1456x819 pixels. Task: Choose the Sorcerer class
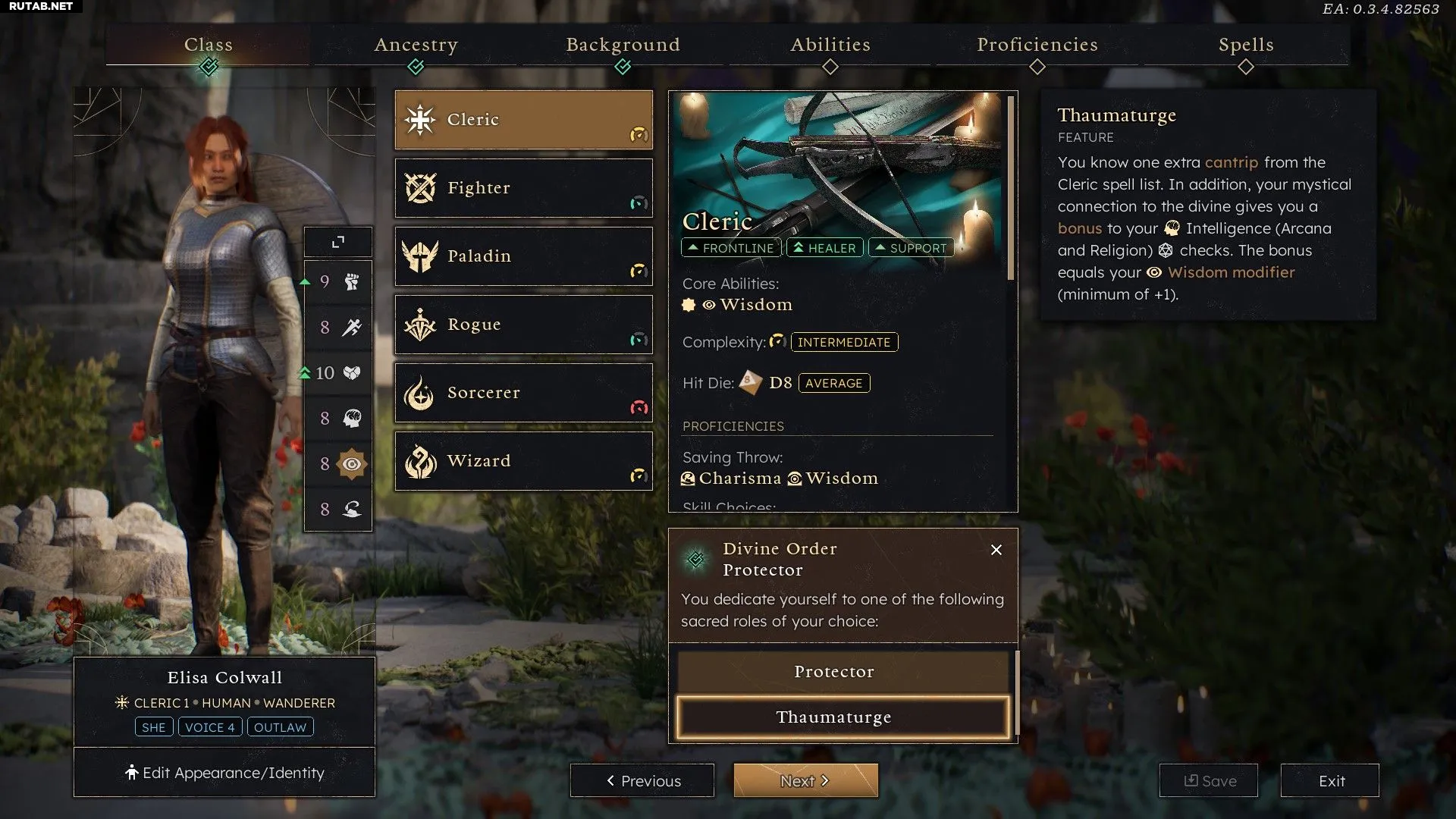(523, 393)
